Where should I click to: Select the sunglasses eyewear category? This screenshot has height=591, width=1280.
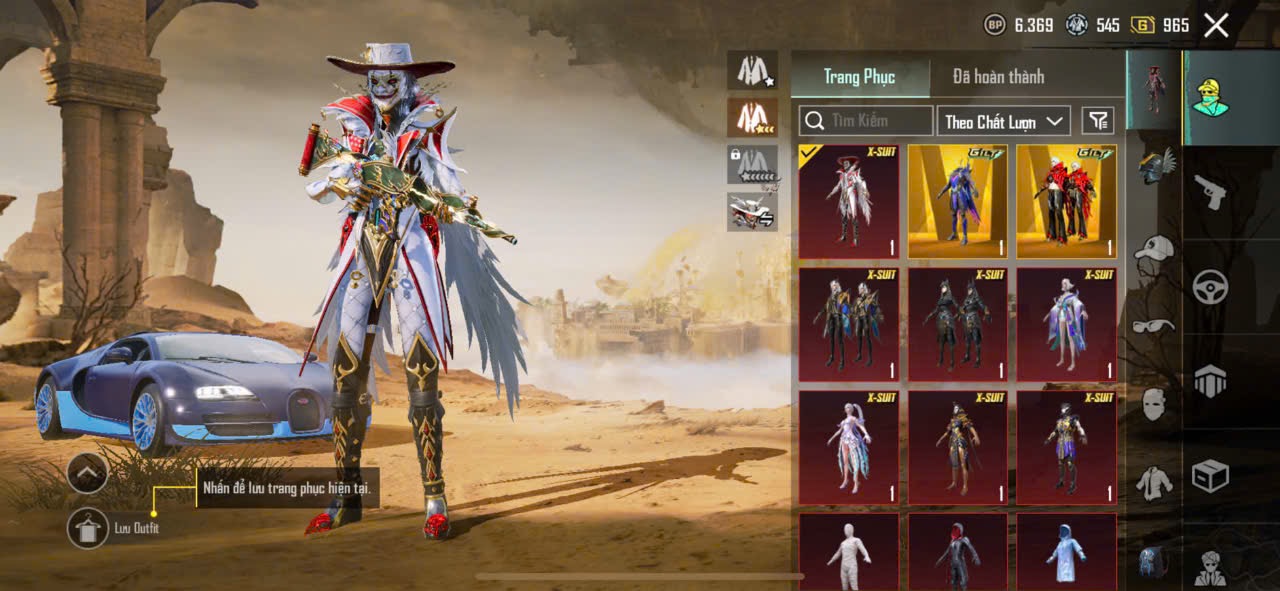point(1155,326)
